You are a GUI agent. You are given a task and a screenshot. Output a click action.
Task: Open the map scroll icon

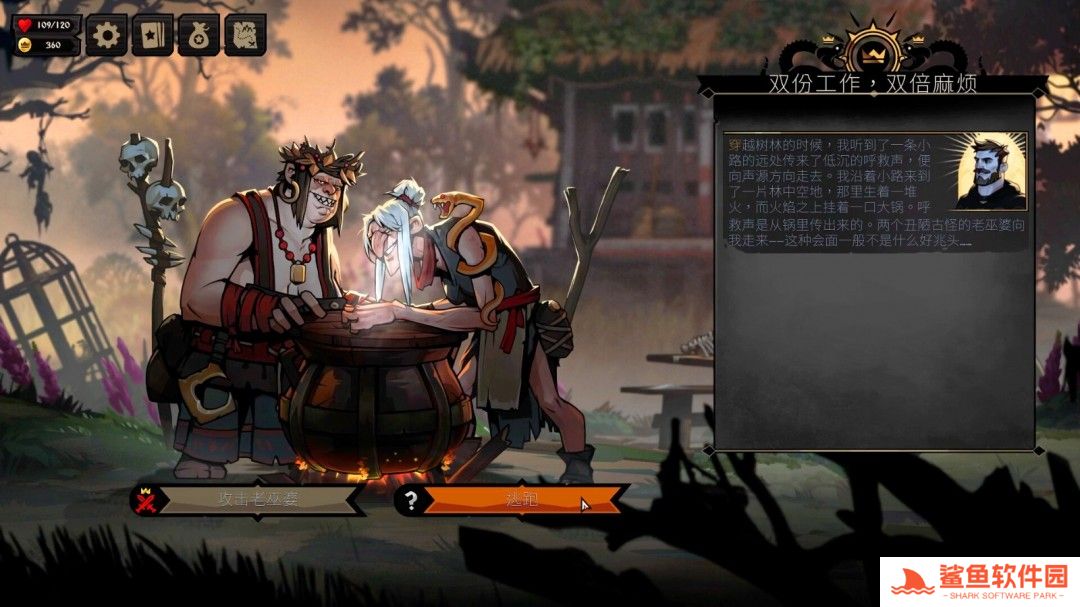click(x=245, y=36)
